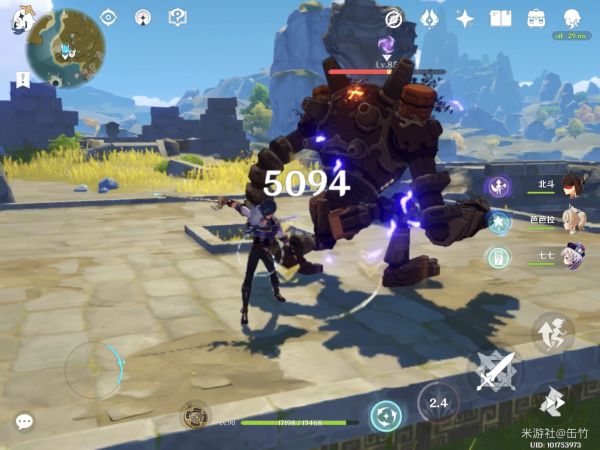Viewport: 600px width, 450px height.
Task: Open the top-right co-op network icon
Action: click(x=572, y=18)
